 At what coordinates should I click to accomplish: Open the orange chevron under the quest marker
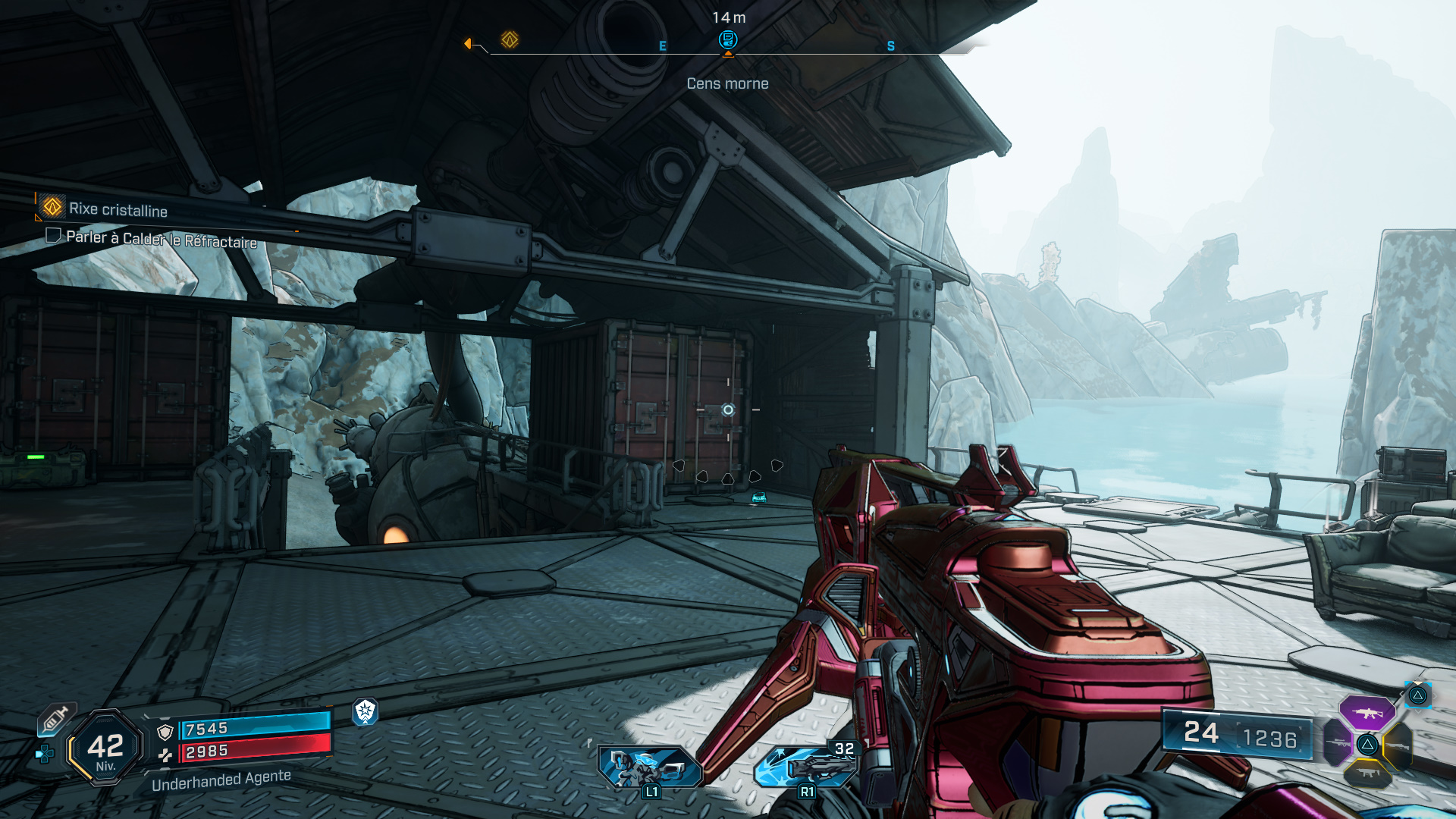coord(726,53)
